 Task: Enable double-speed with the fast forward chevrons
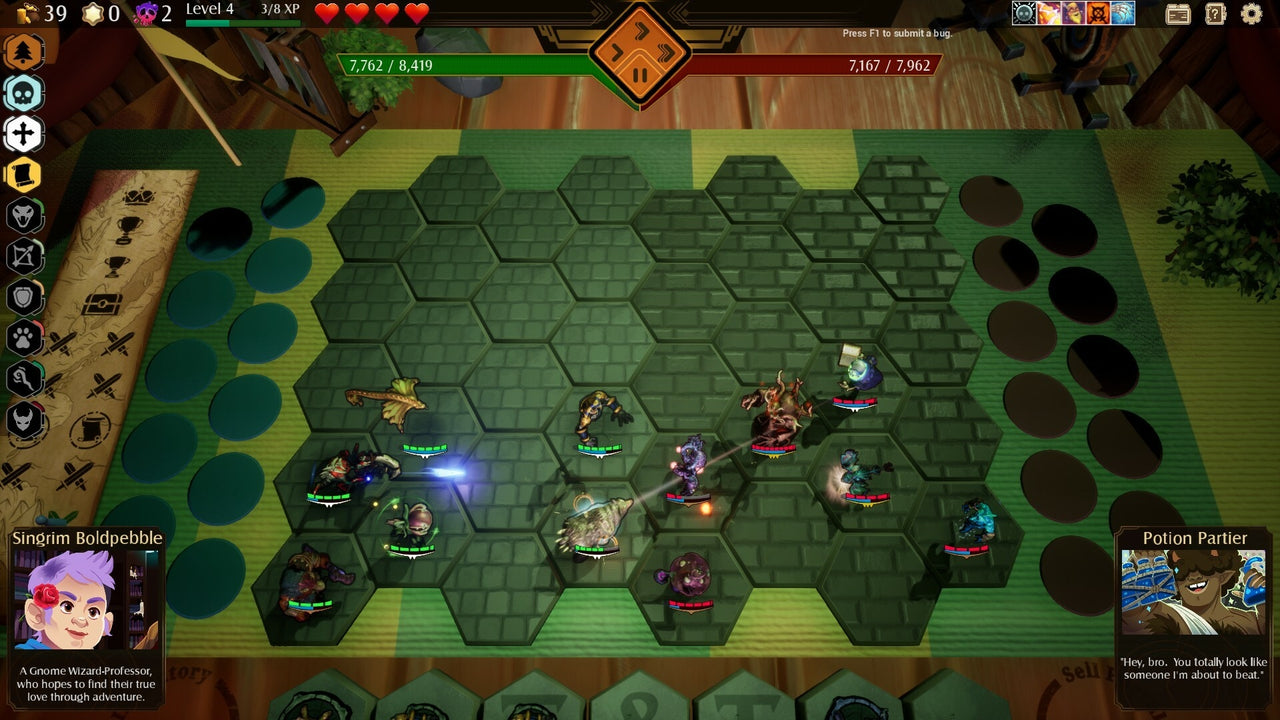click(x=667, y=54)
